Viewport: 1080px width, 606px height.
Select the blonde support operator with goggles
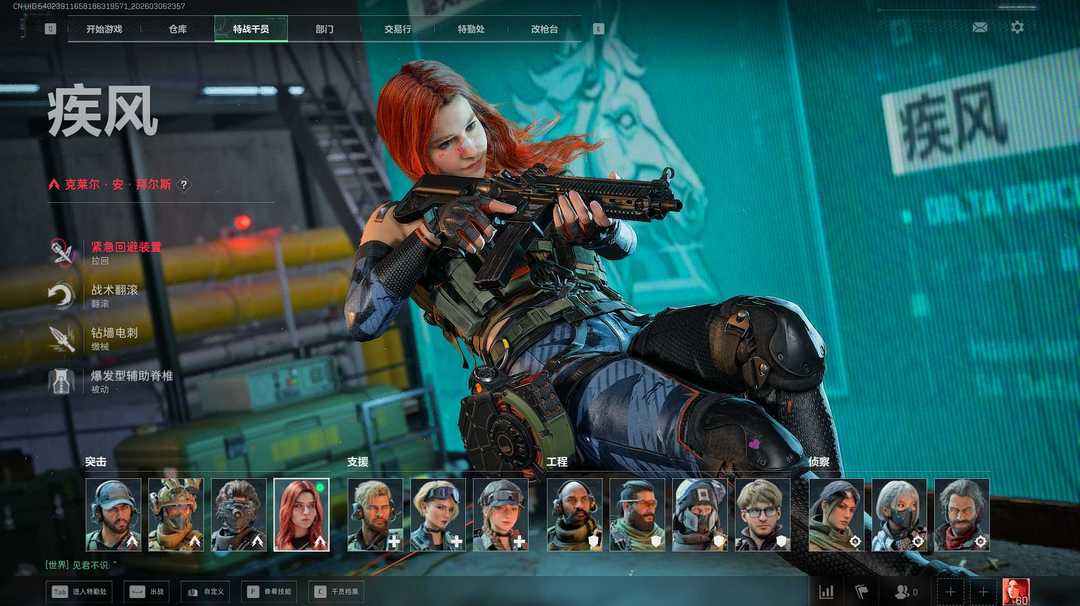click(x=437, y=514)
